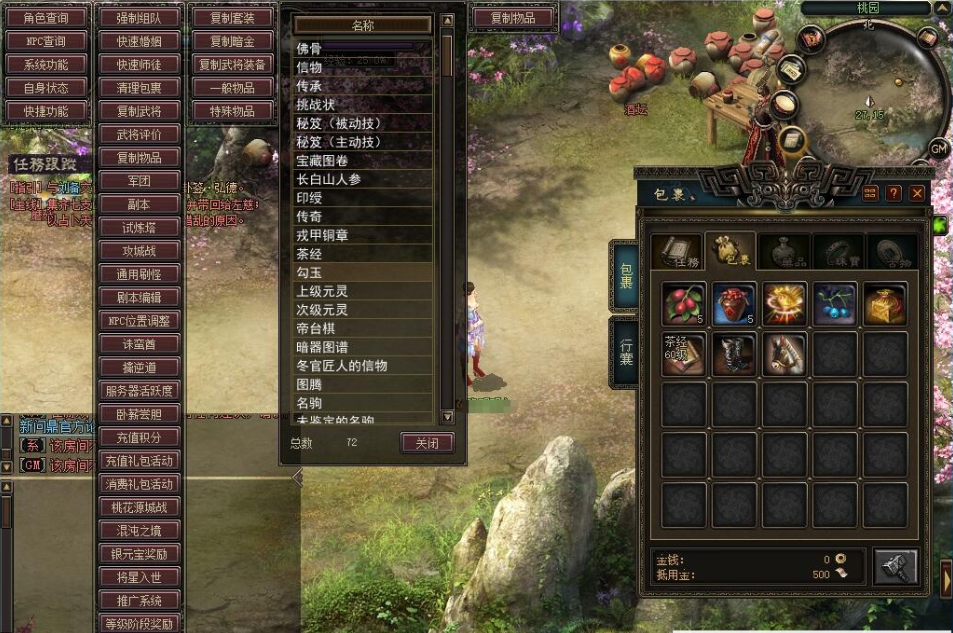Open the 复制套装 option
Image resolution: width=953 pixels, height=633 pixels.
tap(233, 17)
